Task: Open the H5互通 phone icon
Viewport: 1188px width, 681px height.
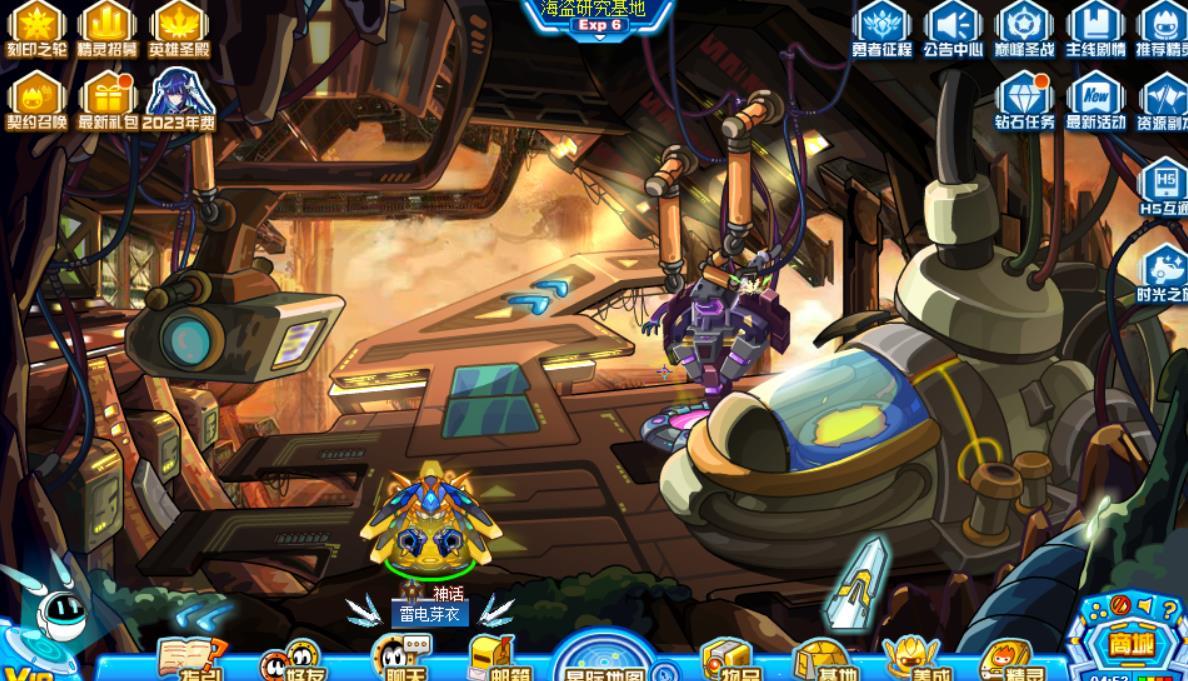Action: (x=1165, y=186)
